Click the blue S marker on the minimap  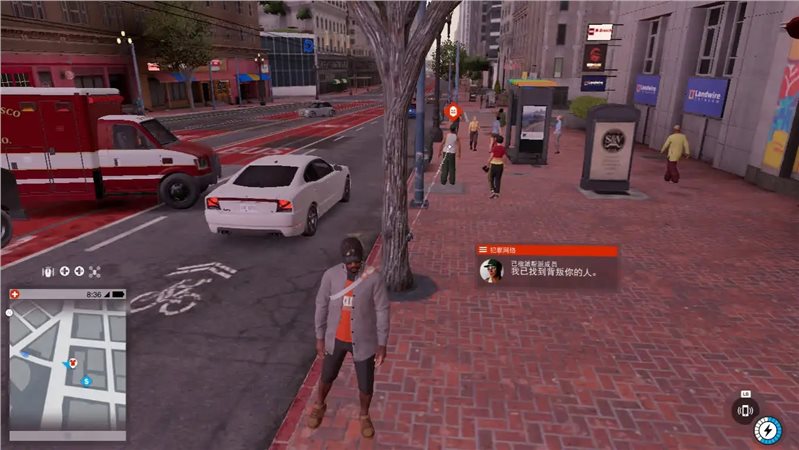87,381
